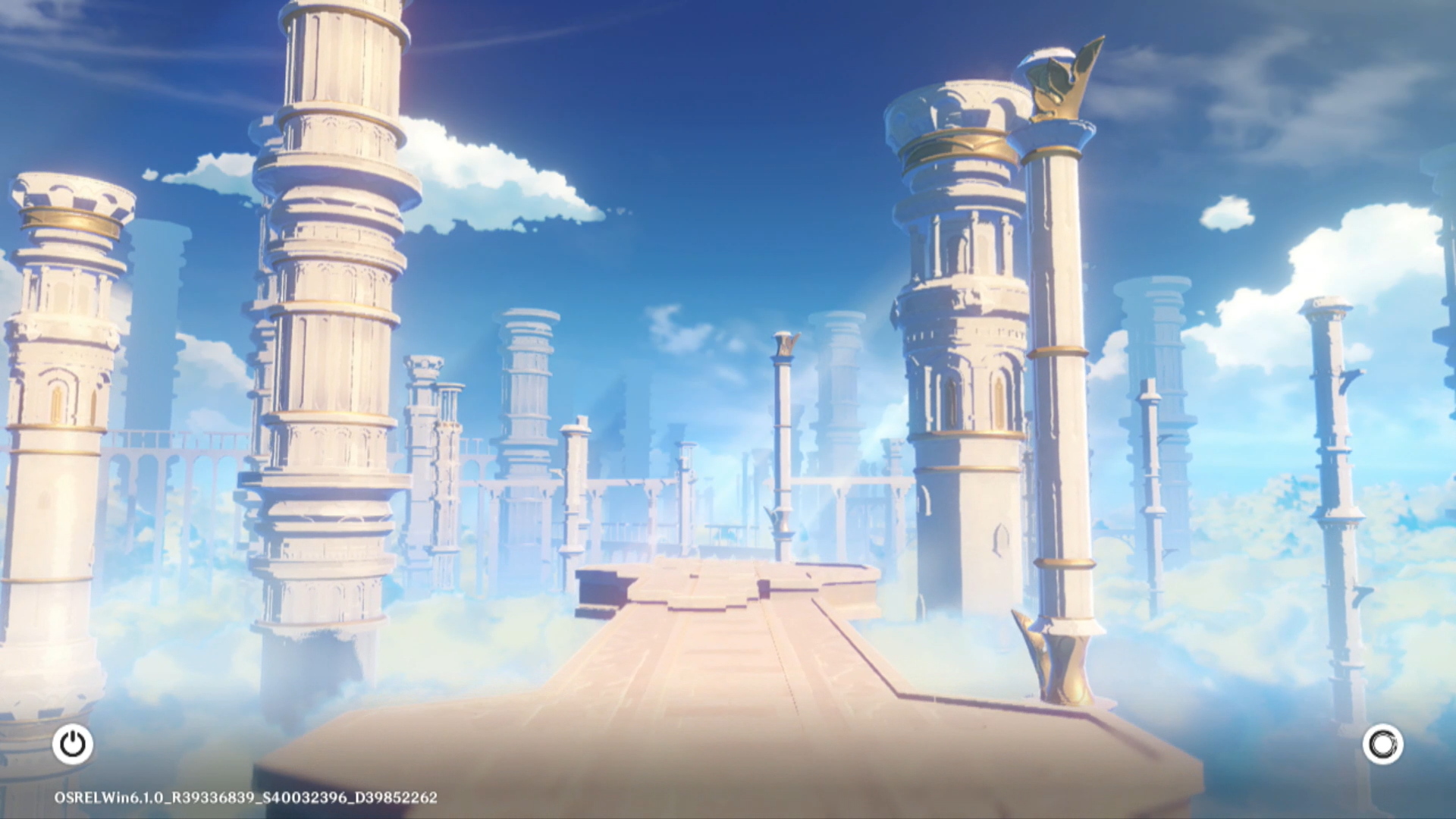Open the circular repair icon button

[x=1382, y=744]
